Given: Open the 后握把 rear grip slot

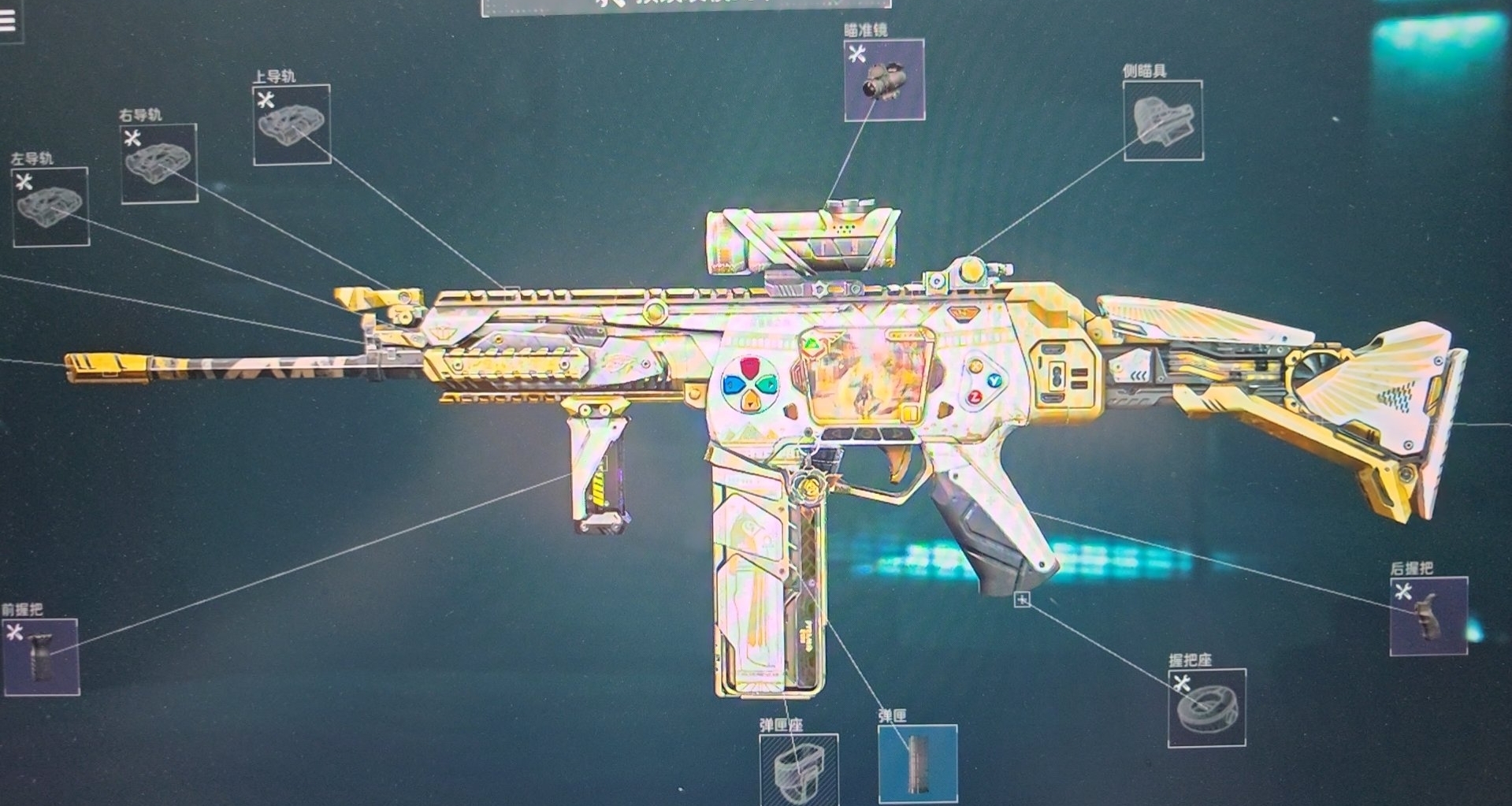Looking at the screenshot, I should click(x=1428, y=616).
